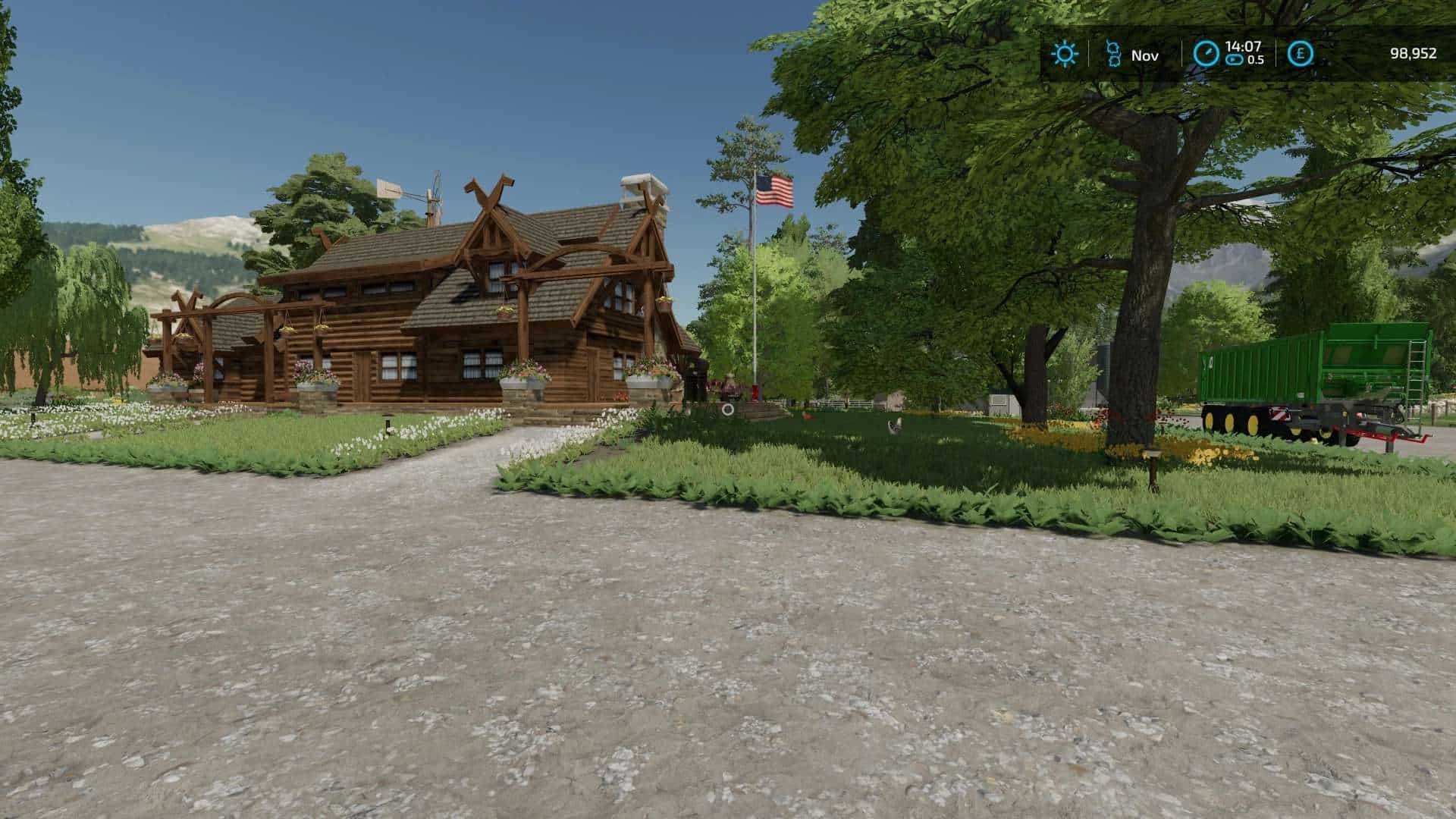Click the sun weather icon
The width and height of the screenshot is (1456, 819).
[1065, 54]
